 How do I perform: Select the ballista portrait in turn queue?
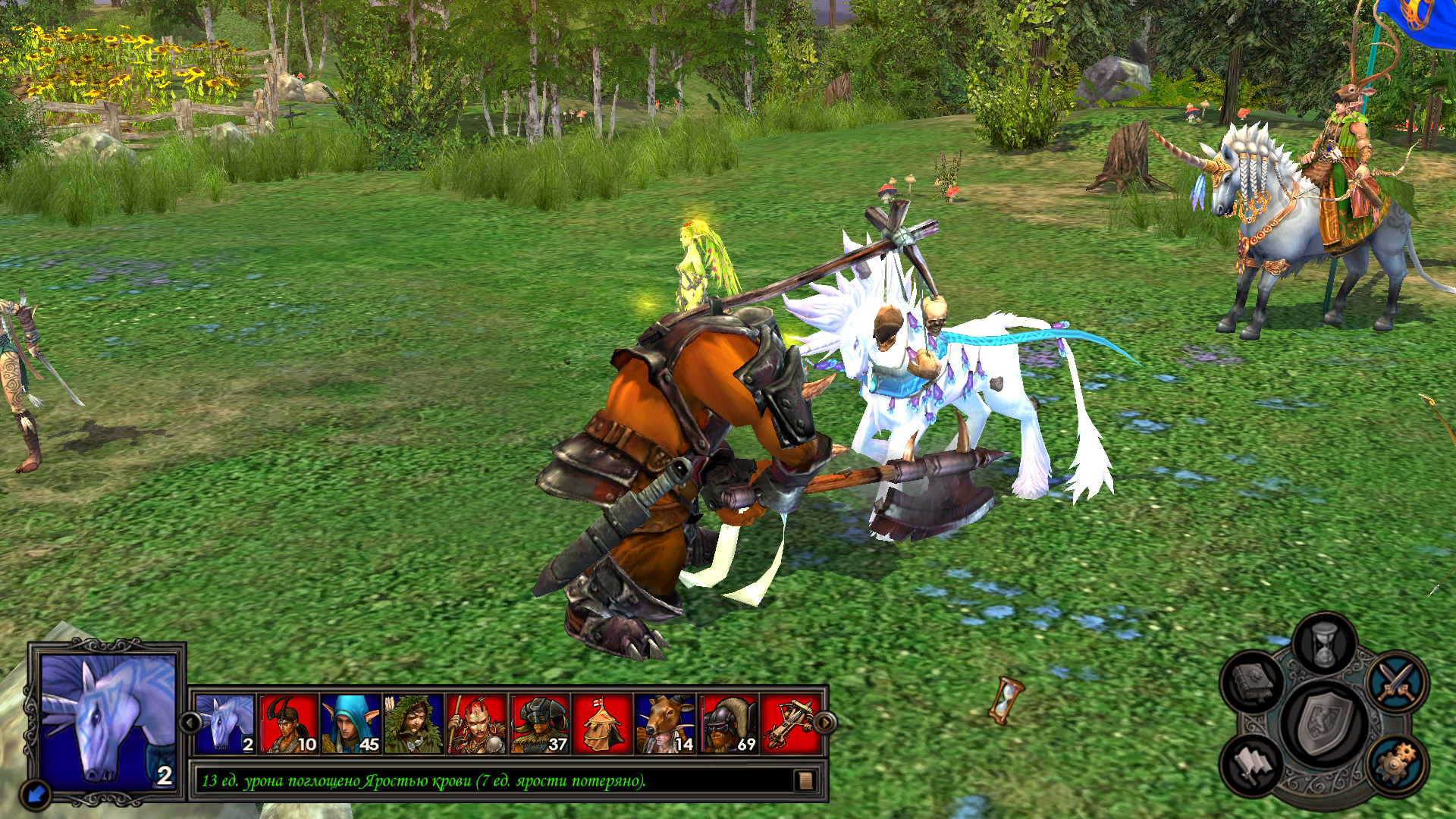[789, 724]
